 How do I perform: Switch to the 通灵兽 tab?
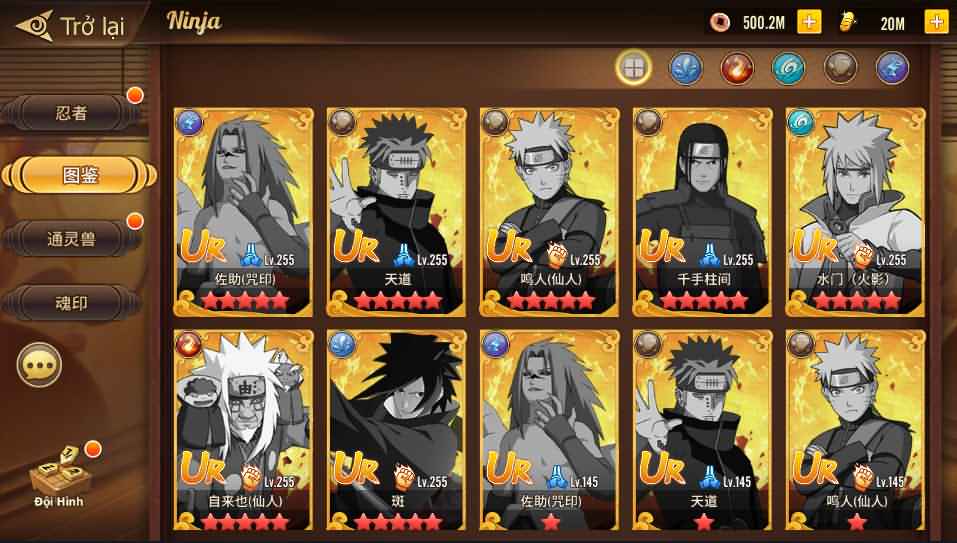click(x=72, y=239)
